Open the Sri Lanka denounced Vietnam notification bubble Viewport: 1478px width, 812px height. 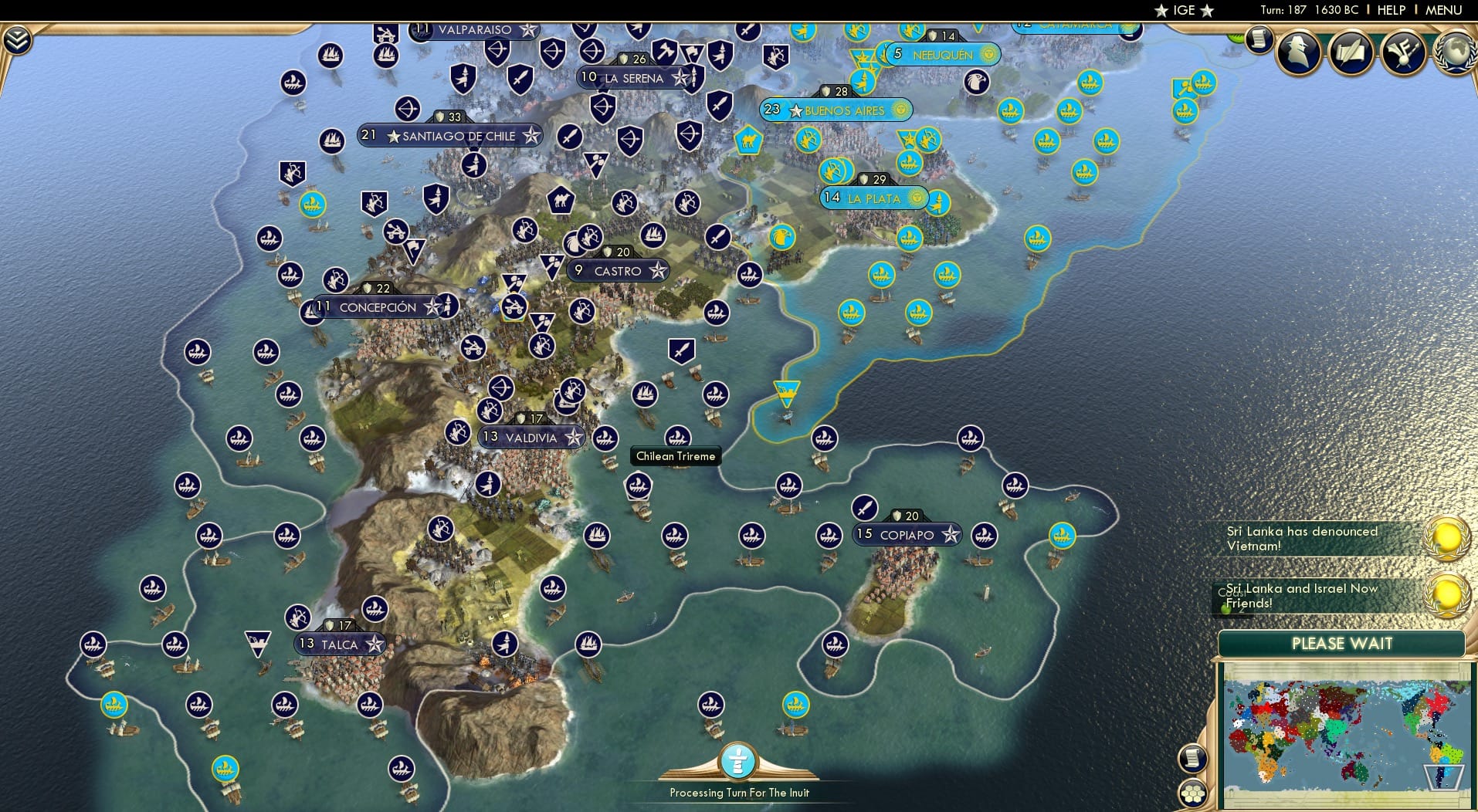pyautogui.click(x=1449, y=536)
